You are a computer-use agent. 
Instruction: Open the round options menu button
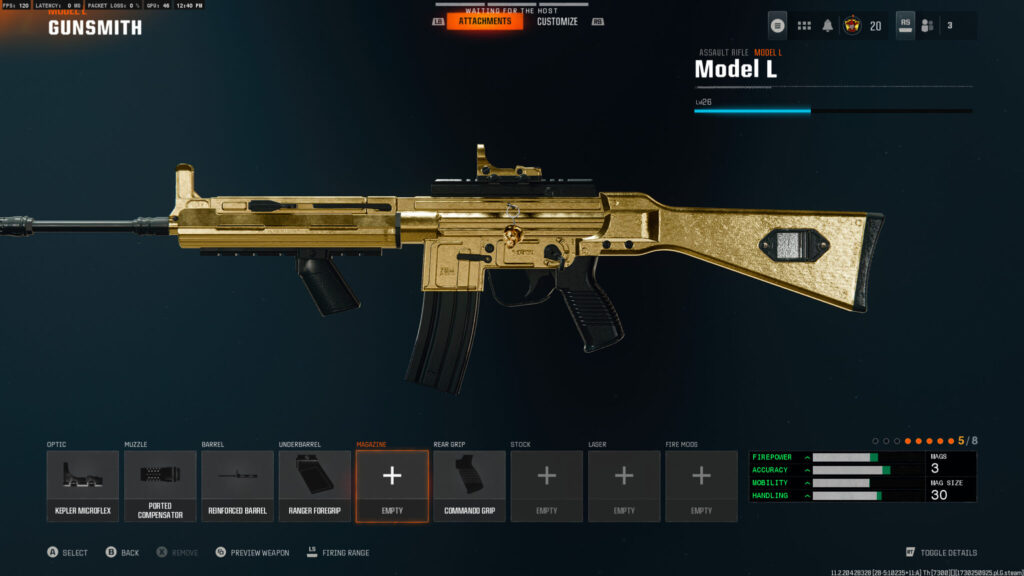pyautogui.click(x=778, y=26)
